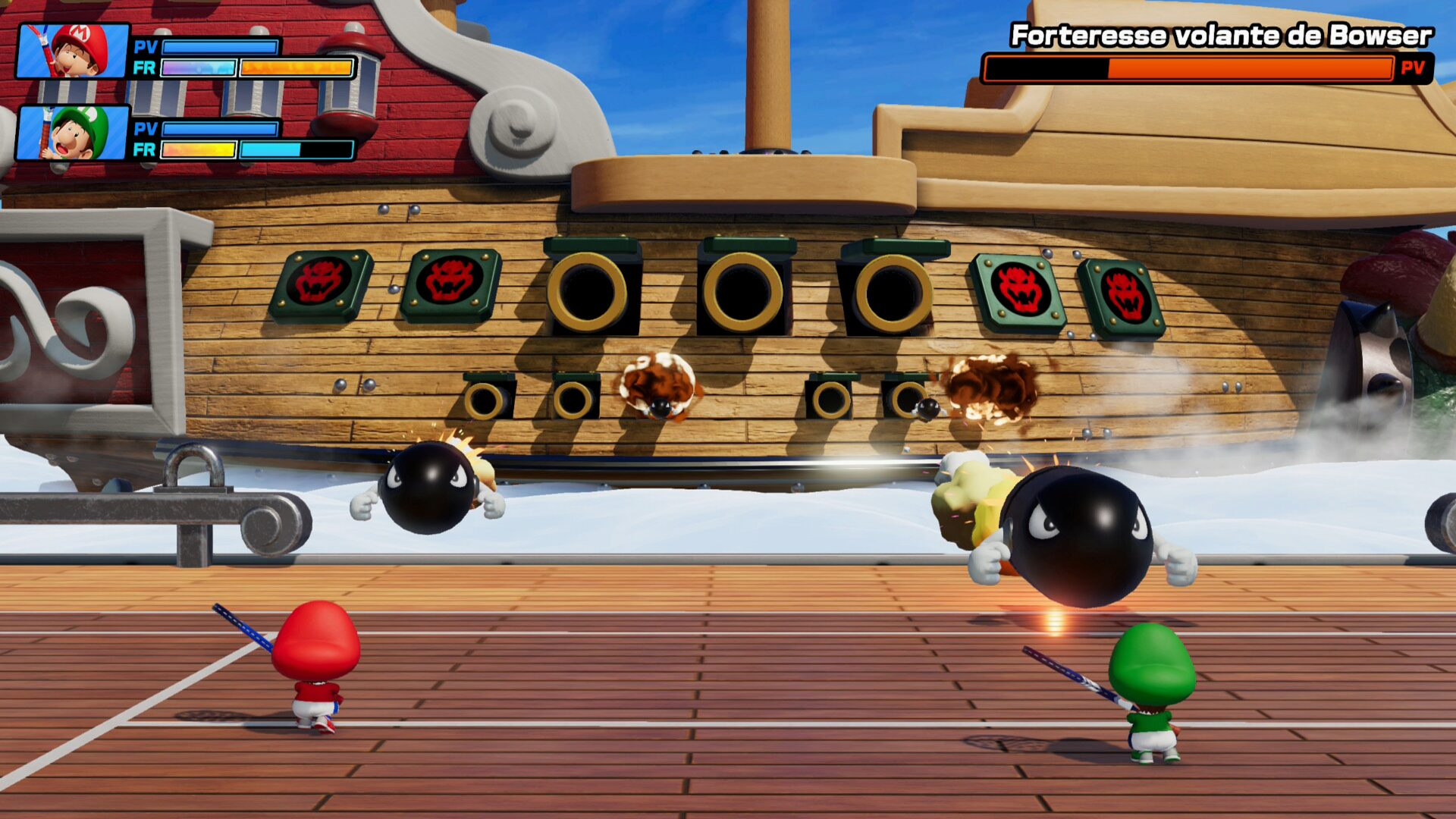Select the Baby Mario character portrait
The width and height of the screenshot is (1456, 819).
click(x=73, y=52)
